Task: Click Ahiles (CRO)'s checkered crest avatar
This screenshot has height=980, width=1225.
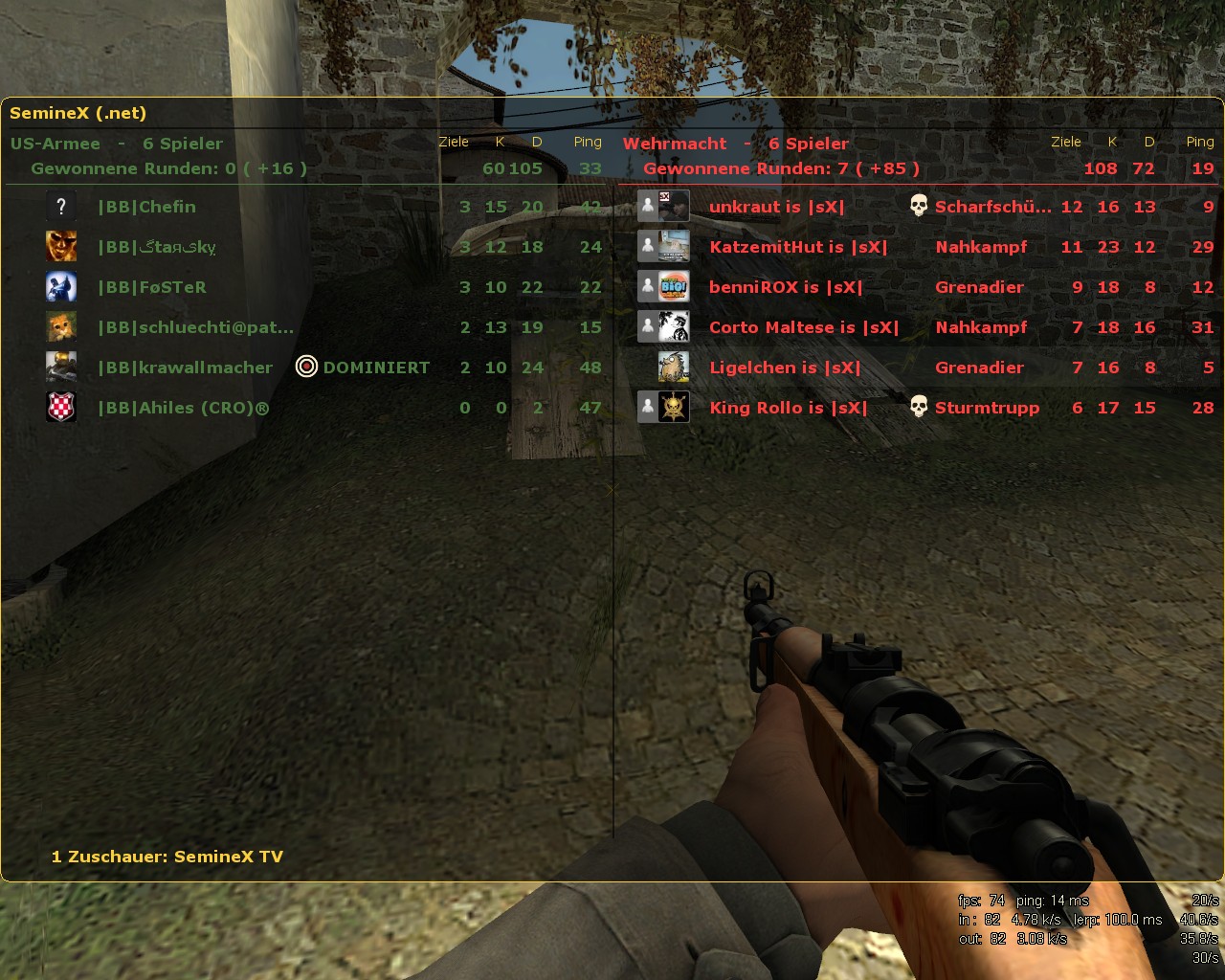Action: click(x=61, y=407)
